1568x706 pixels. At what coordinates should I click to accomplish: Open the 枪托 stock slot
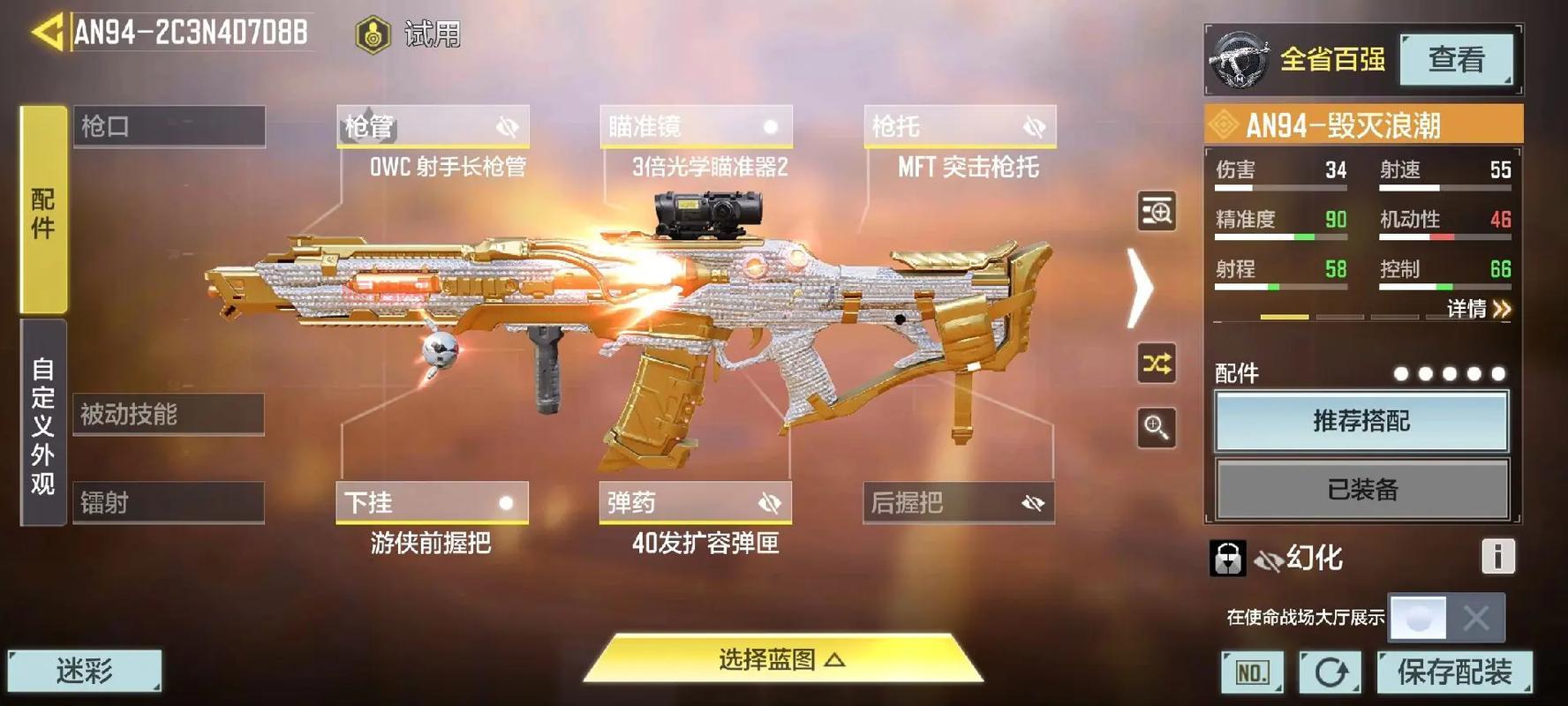pos(959,127)
